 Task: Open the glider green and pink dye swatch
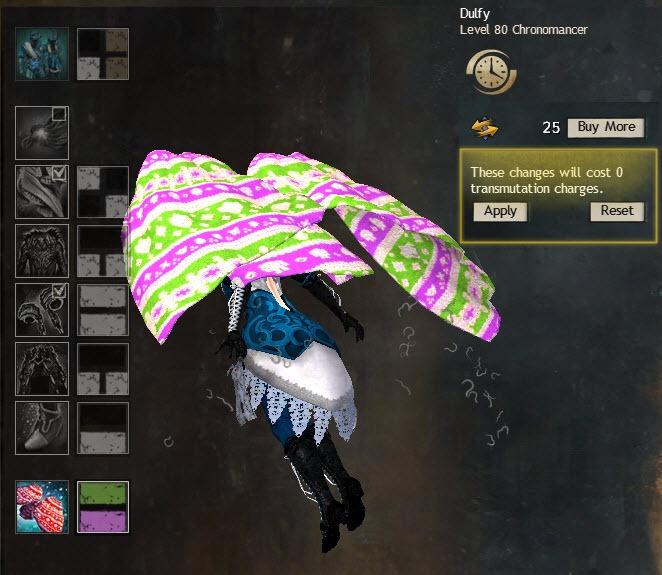point(103,506)
